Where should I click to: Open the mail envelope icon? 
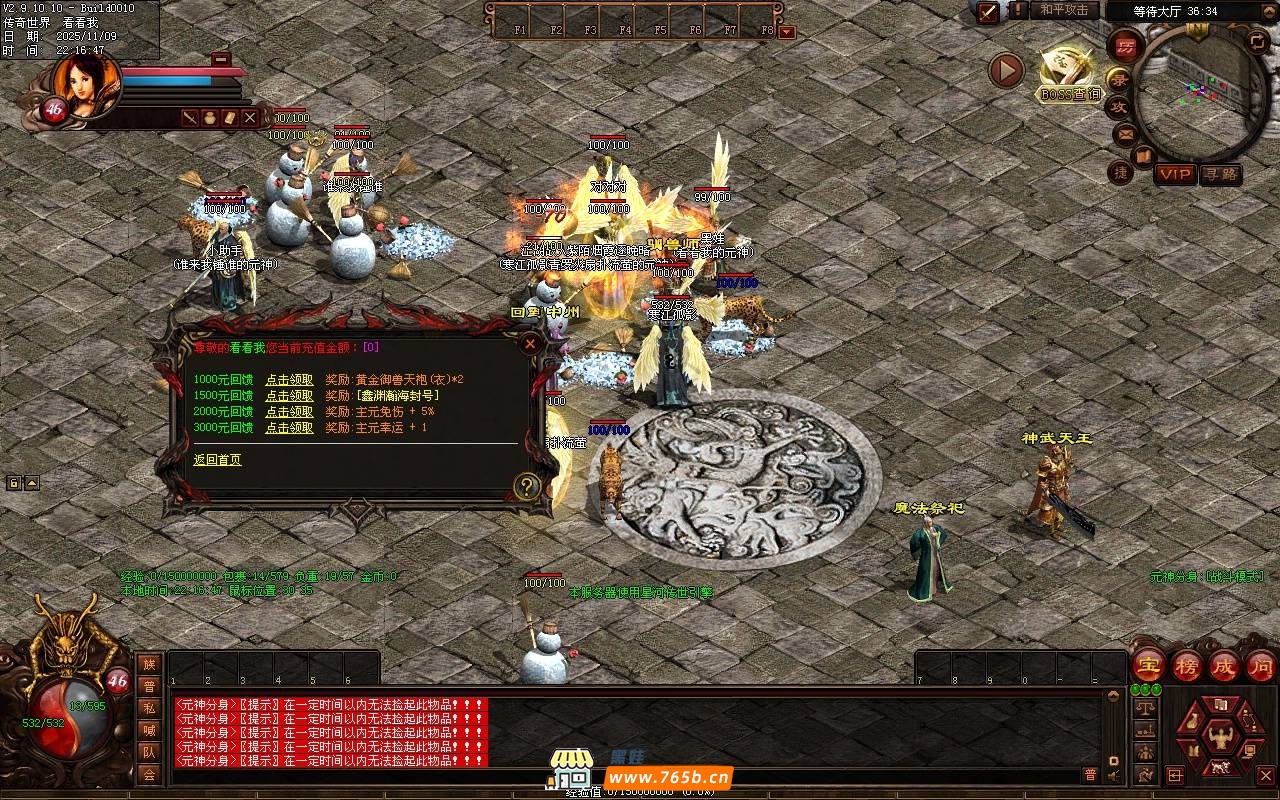(x=1126, y=133)
